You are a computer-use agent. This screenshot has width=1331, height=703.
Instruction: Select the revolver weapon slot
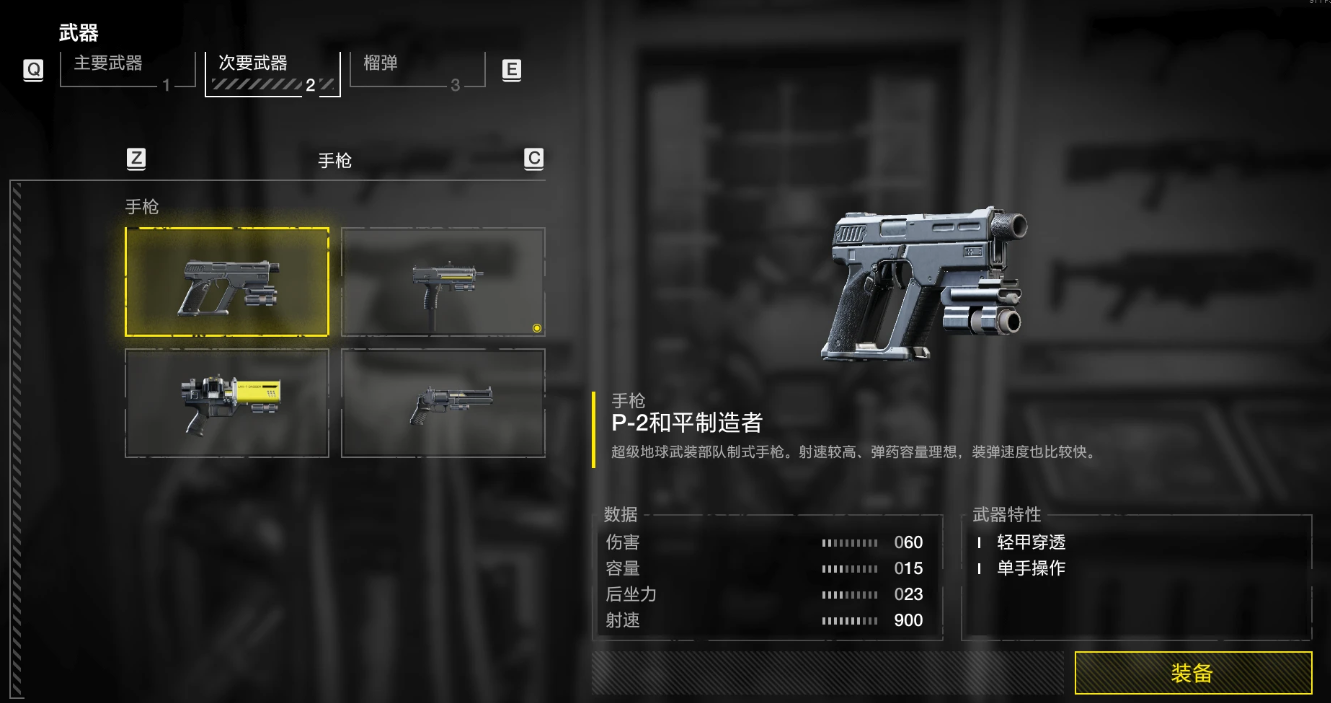443,403
